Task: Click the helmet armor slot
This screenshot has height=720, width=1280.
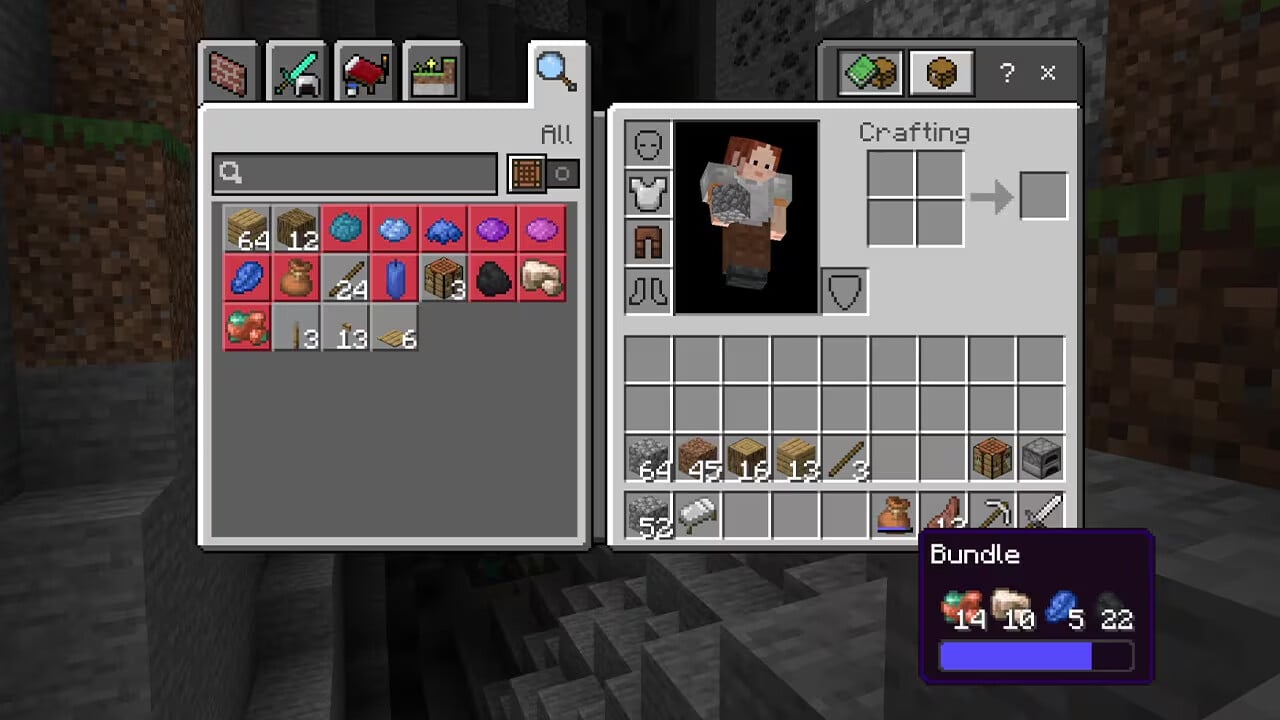Action: click(647, 143)
